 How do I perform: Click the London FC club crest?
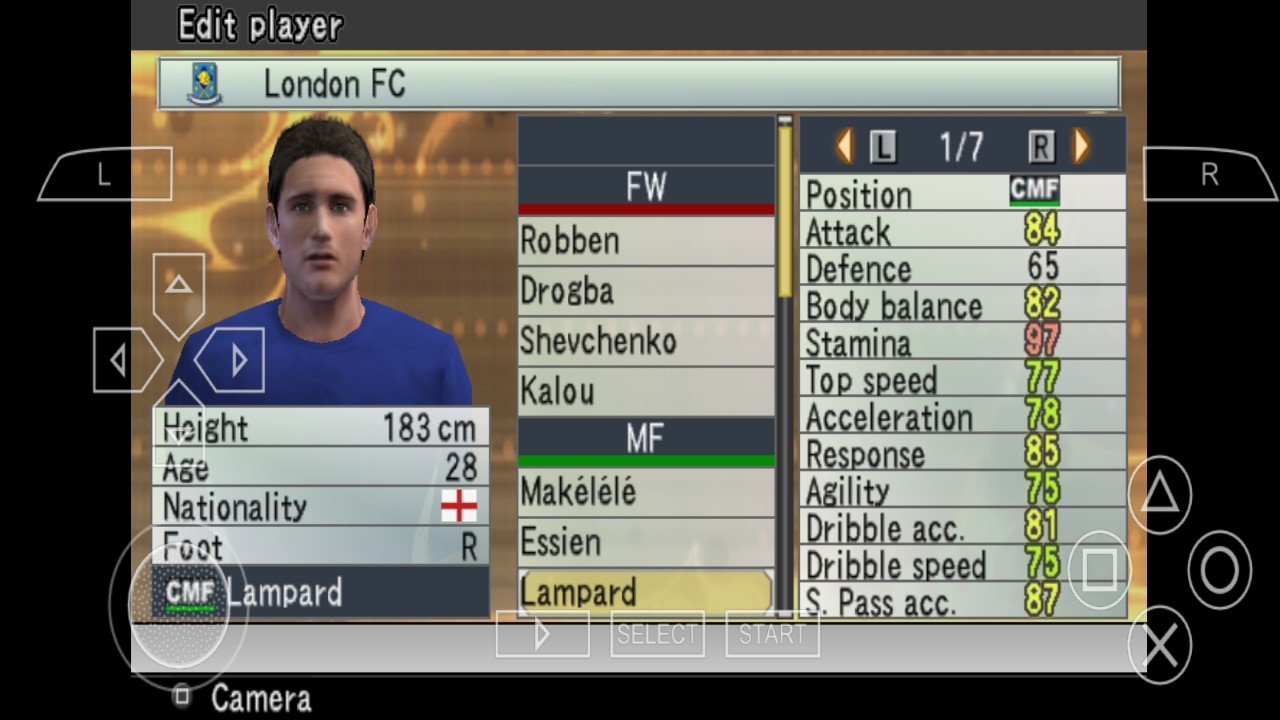[x=203, y=84]
